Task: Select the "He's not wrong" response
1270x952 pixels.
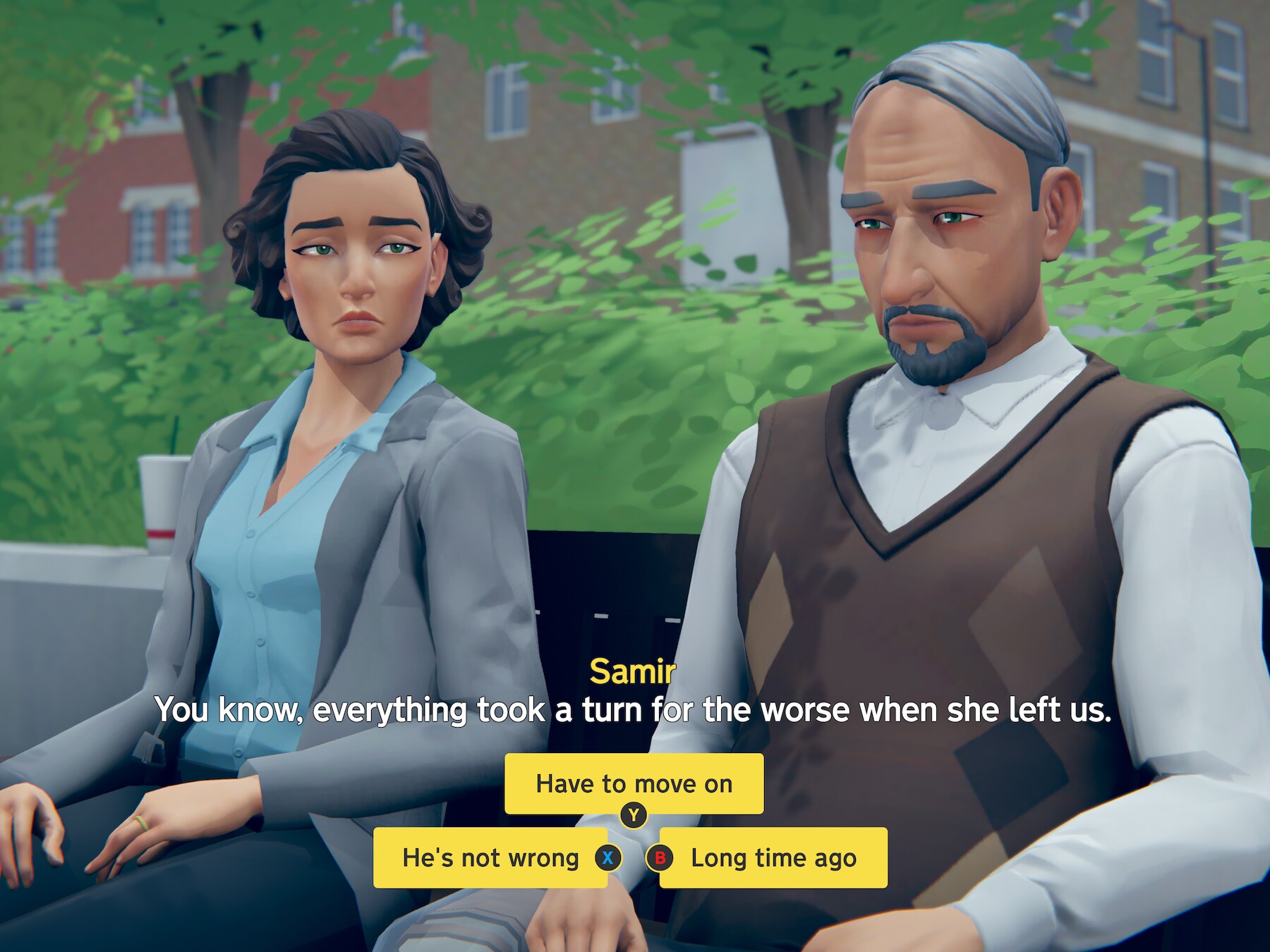Action: [490, 858]
